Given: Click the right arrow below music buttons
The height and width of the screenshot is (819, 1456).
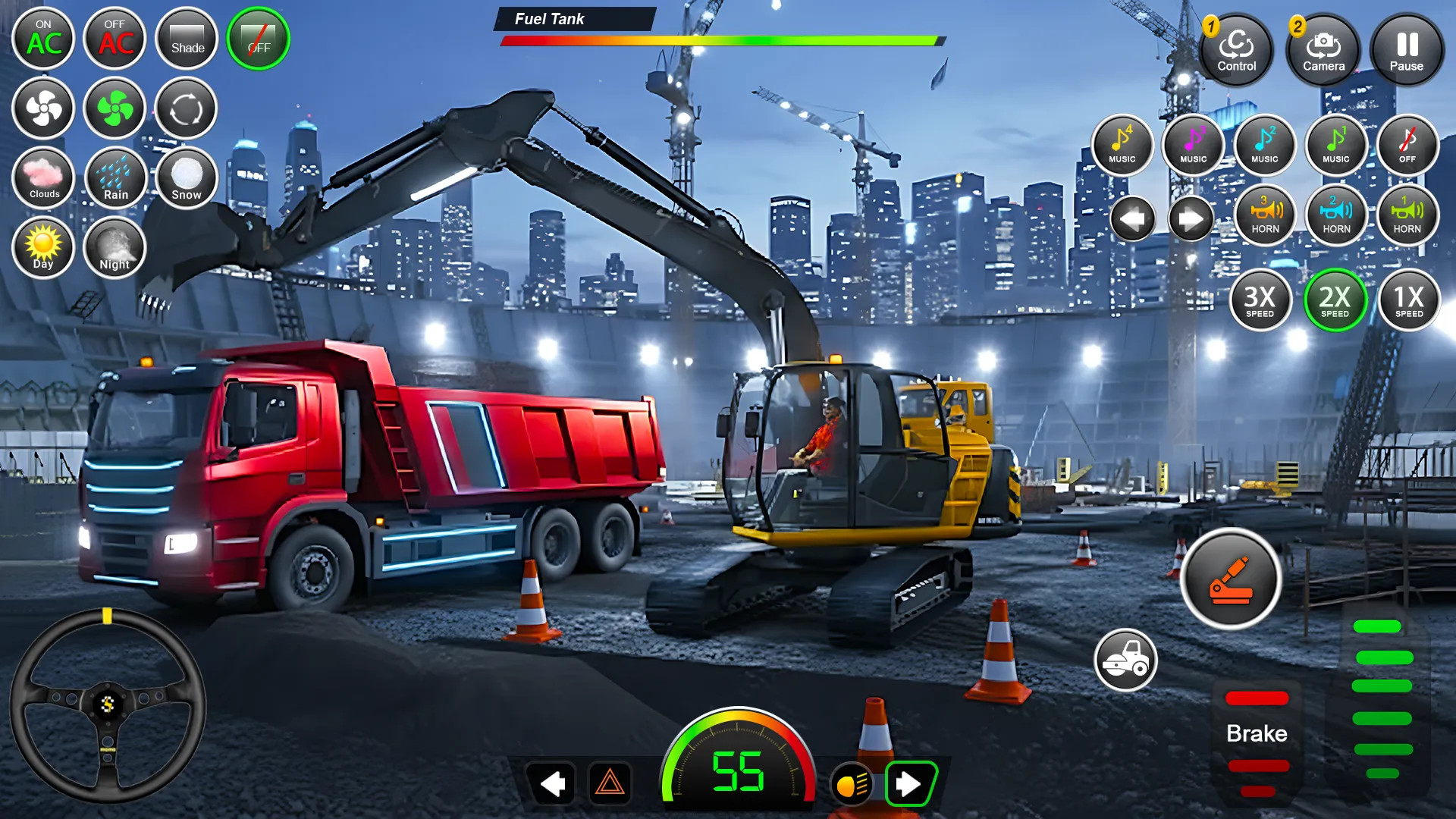Looking at the screenshot, I should (1189, 218).
